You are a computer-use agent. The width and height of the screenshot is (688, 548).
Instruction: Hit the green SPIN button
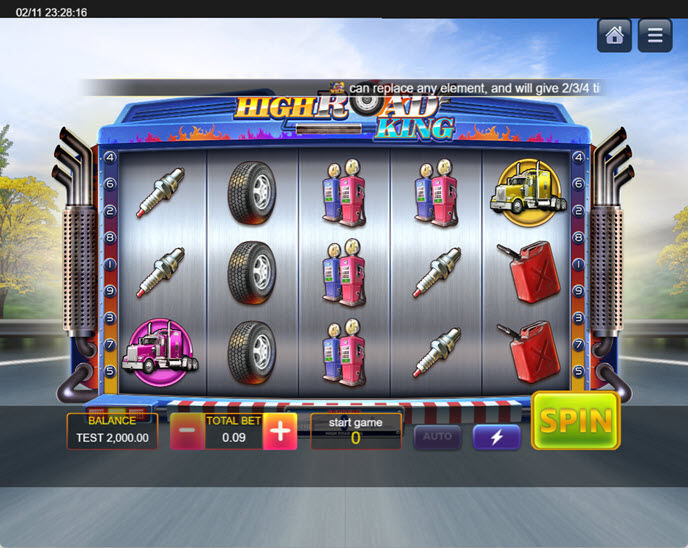(x=575, y=421)
